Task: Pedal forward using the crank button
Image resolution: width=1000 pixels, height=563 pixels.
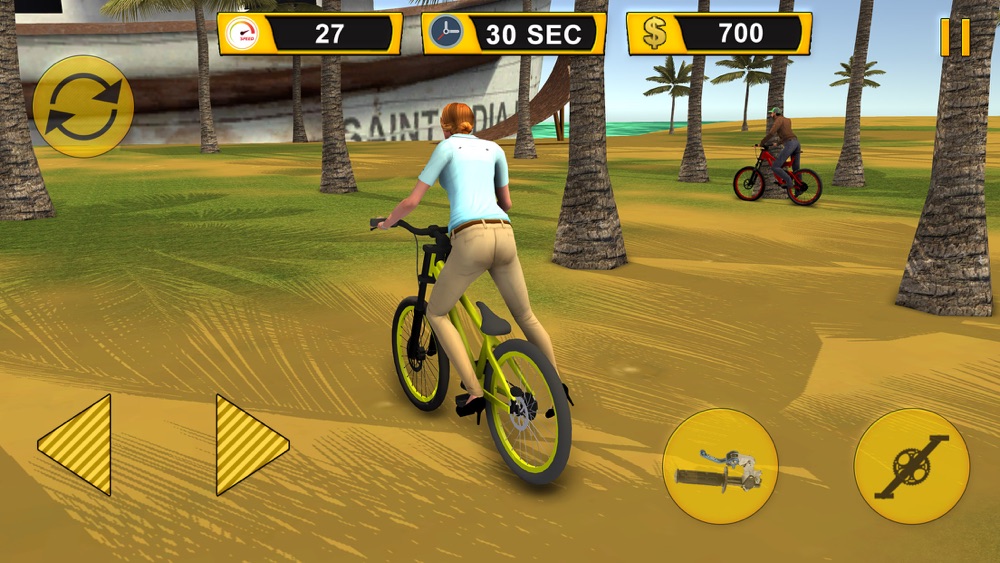Action: (x=911, y=466)
